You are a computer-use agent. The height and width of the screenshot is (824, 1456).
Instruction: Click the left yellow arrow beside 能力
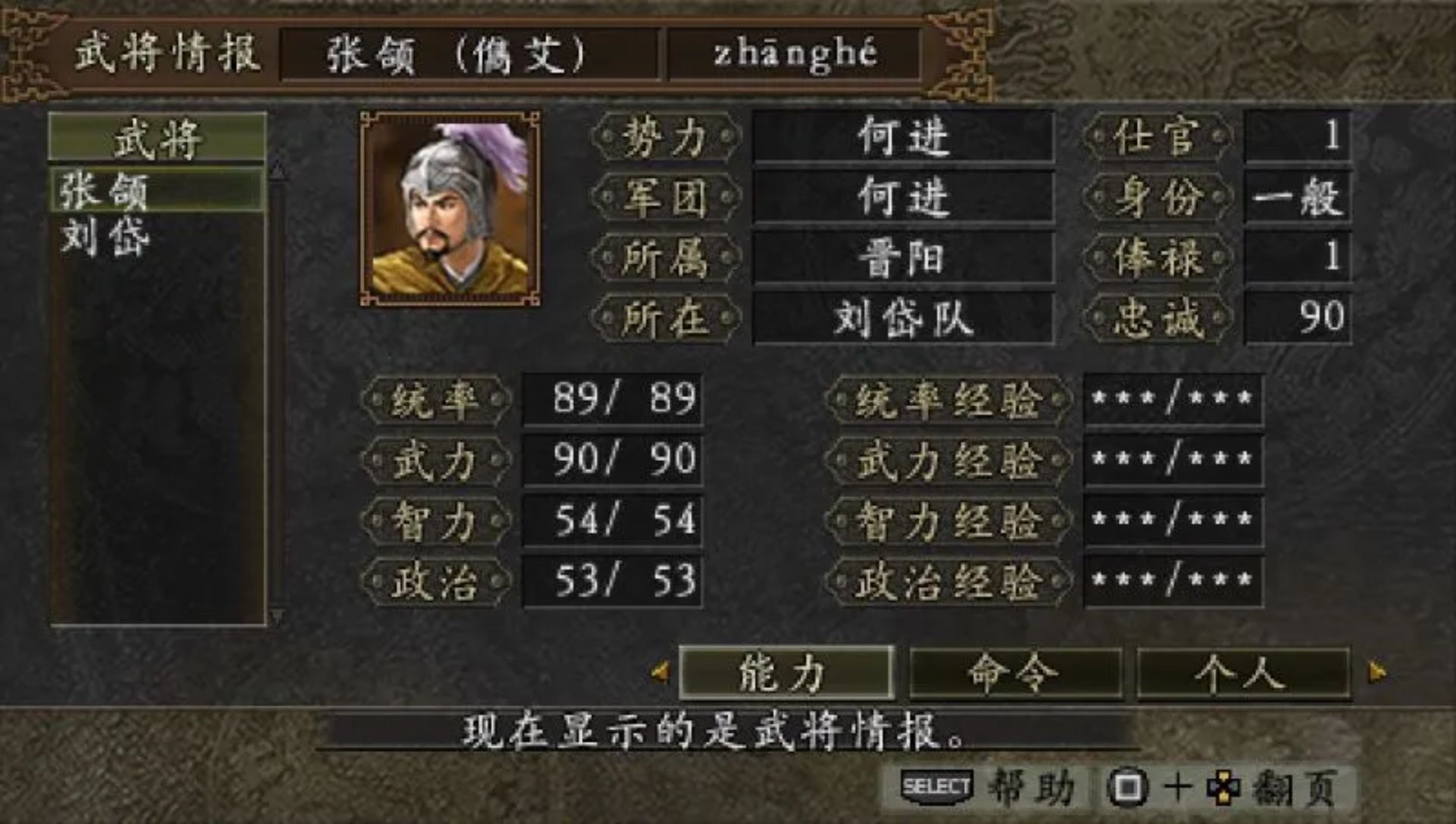tap(660, 672)
